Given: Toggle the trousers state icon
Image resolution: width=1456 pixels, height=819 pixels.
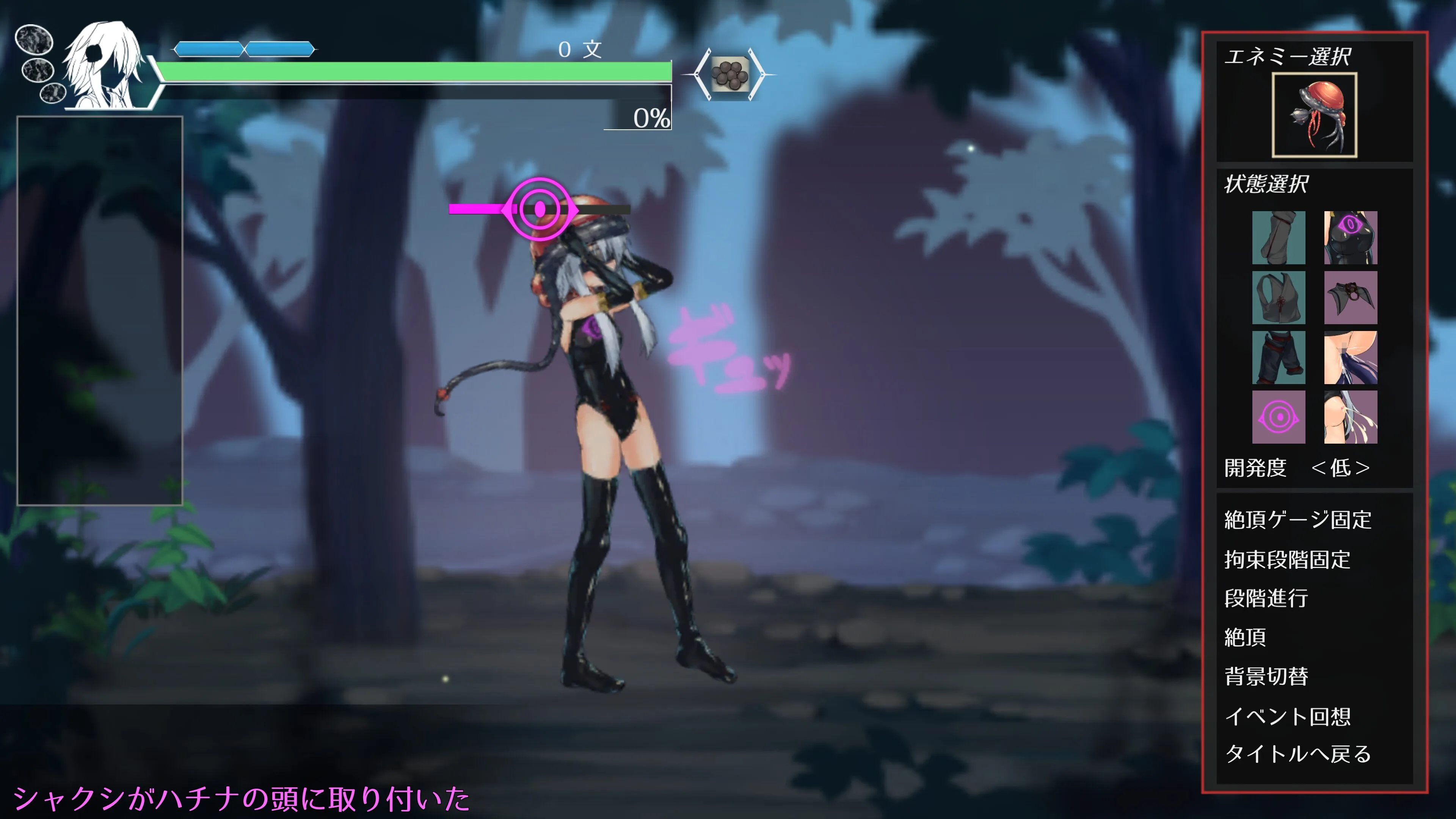Looking at the screenshot, I should click(x=1279, y=357).
